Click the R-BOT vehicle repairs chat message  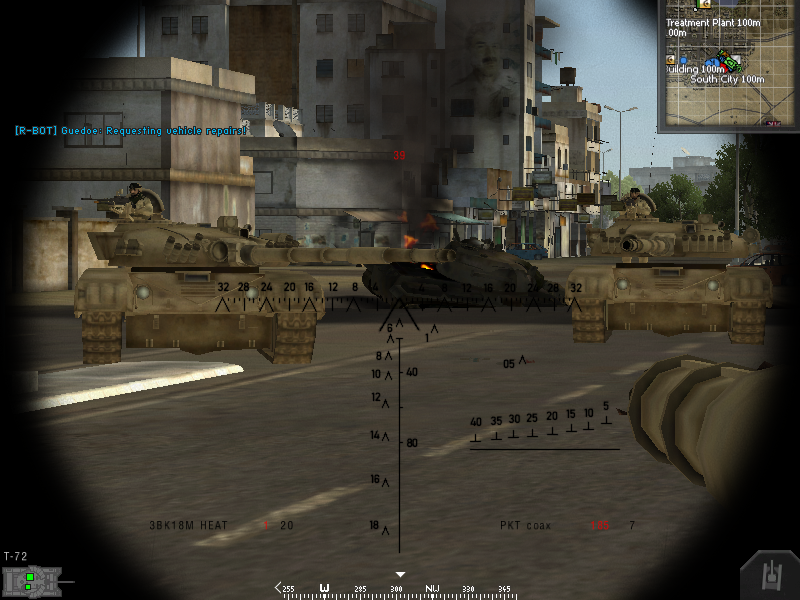pos(130,130)
